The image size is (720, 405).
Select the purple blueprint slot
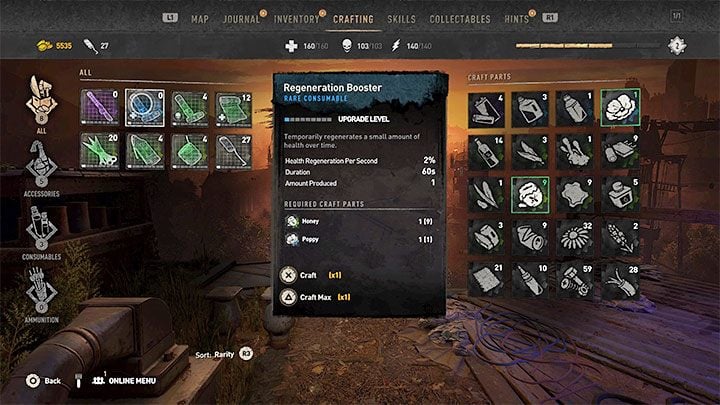(x=99, y=108)
